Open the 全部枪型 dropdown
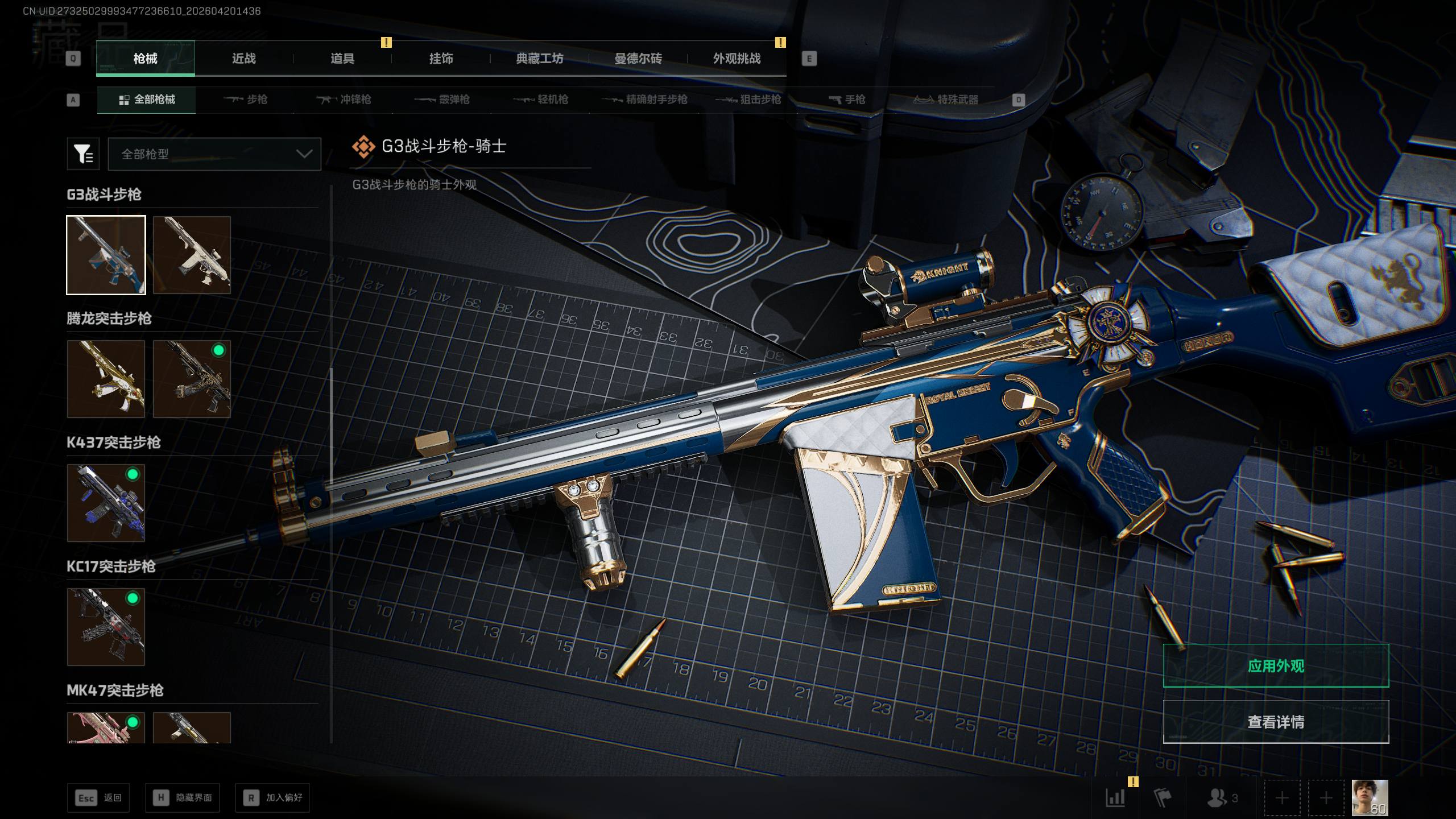 (x=214, y=154)
